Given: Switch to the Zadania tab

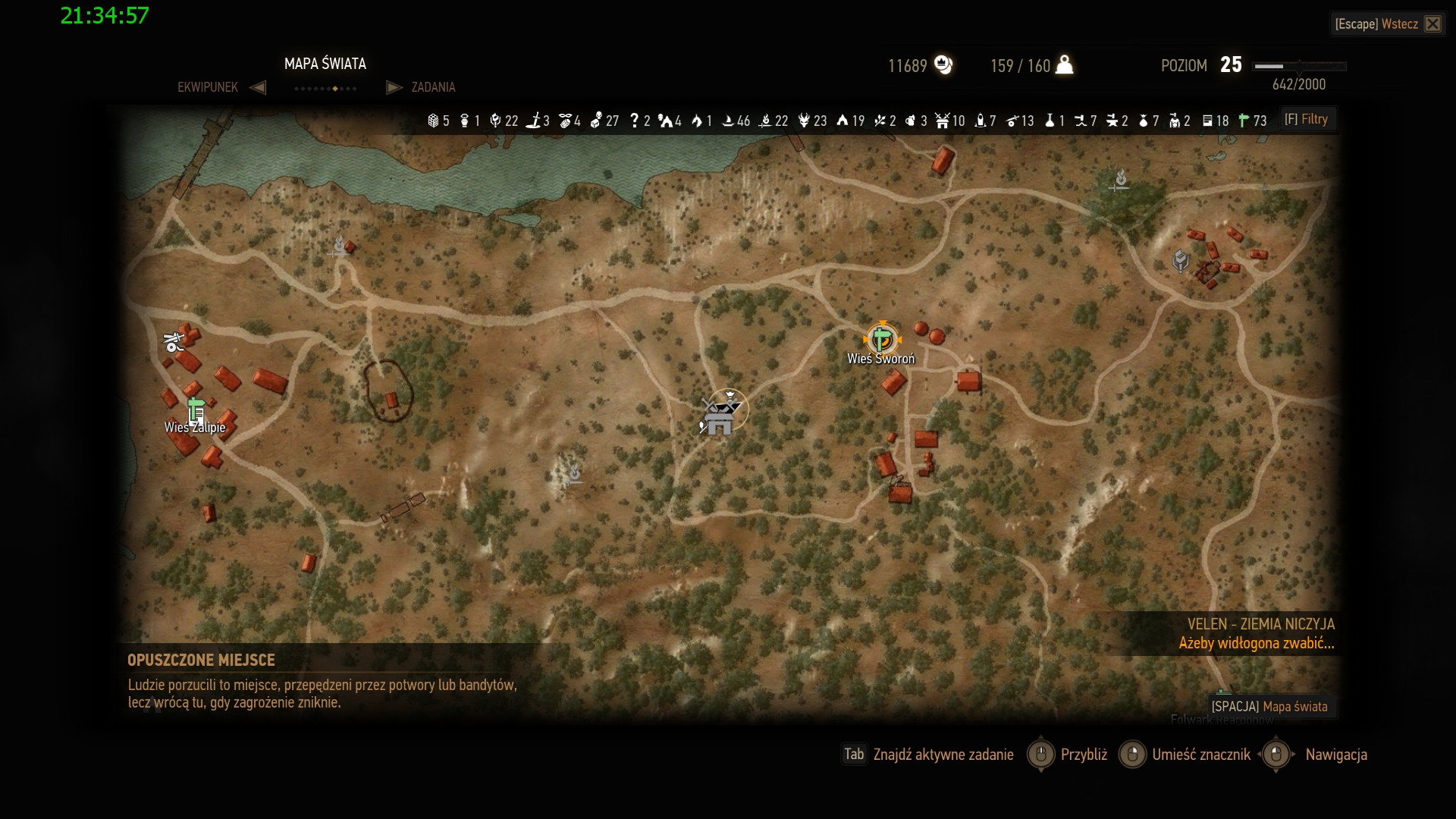Looking at the screenshot, I should [432, 87].
